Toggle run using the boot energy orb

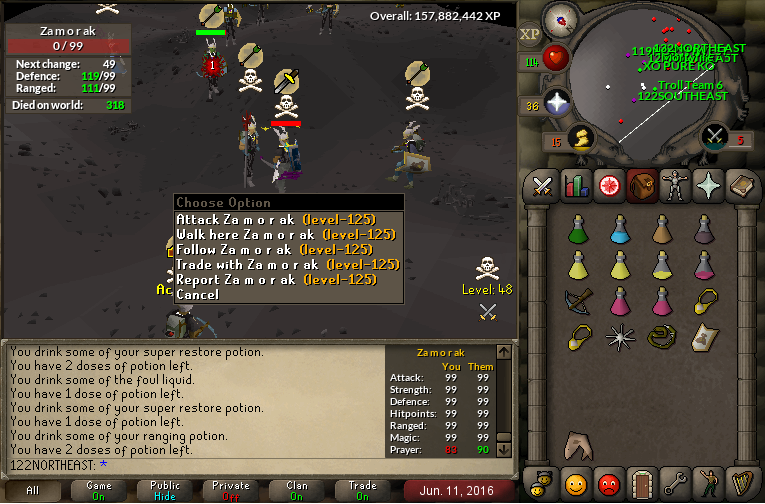coord(580,137)
